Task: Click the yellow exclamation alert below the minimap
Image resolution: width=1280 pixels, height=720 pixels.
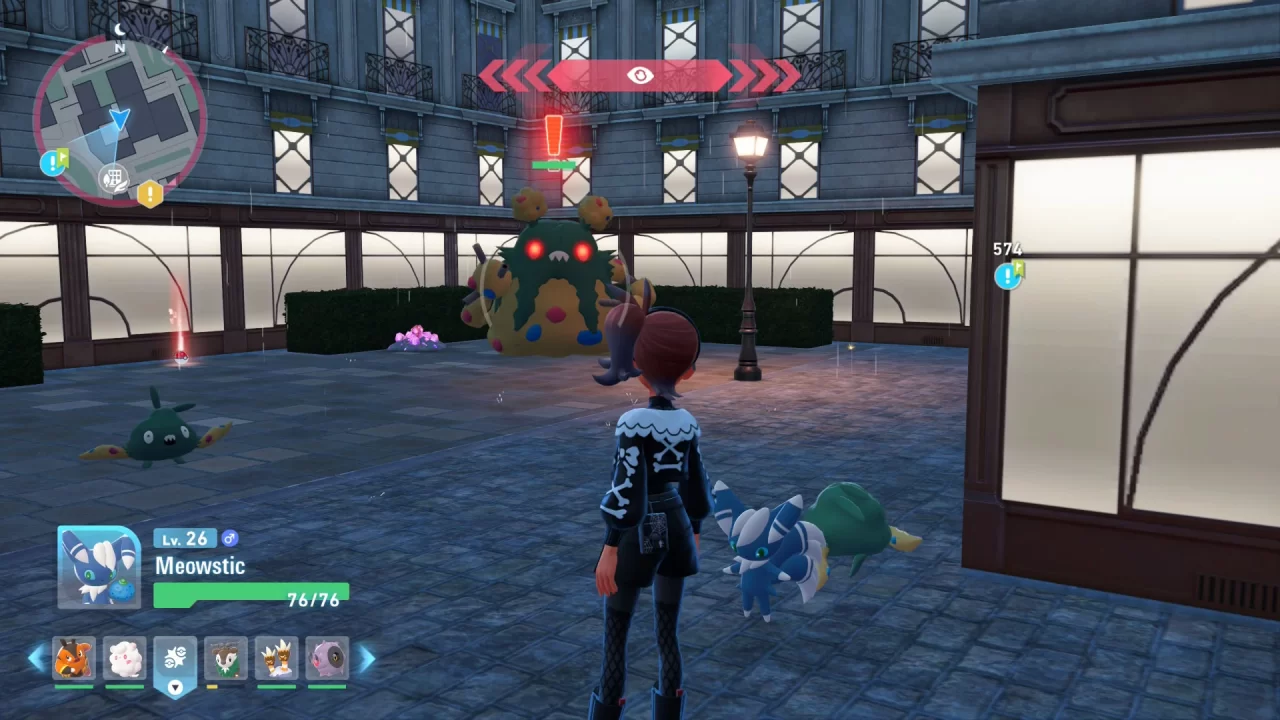Action: (x=152, y=195)
